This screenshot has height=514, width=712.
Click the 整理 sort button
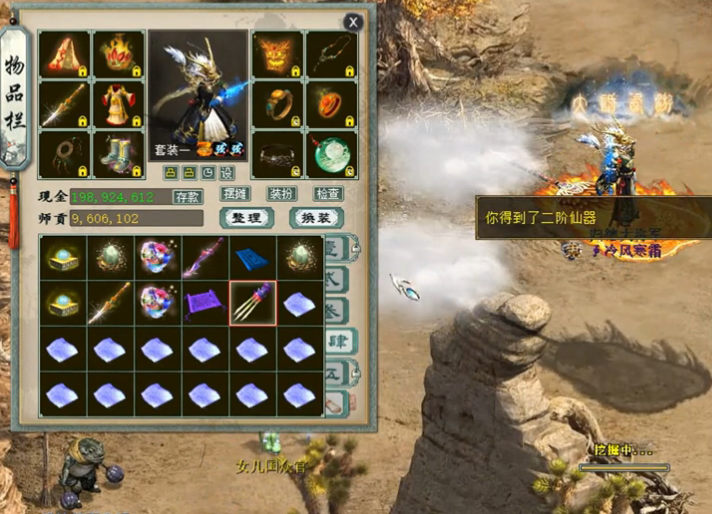click(246, 217)
